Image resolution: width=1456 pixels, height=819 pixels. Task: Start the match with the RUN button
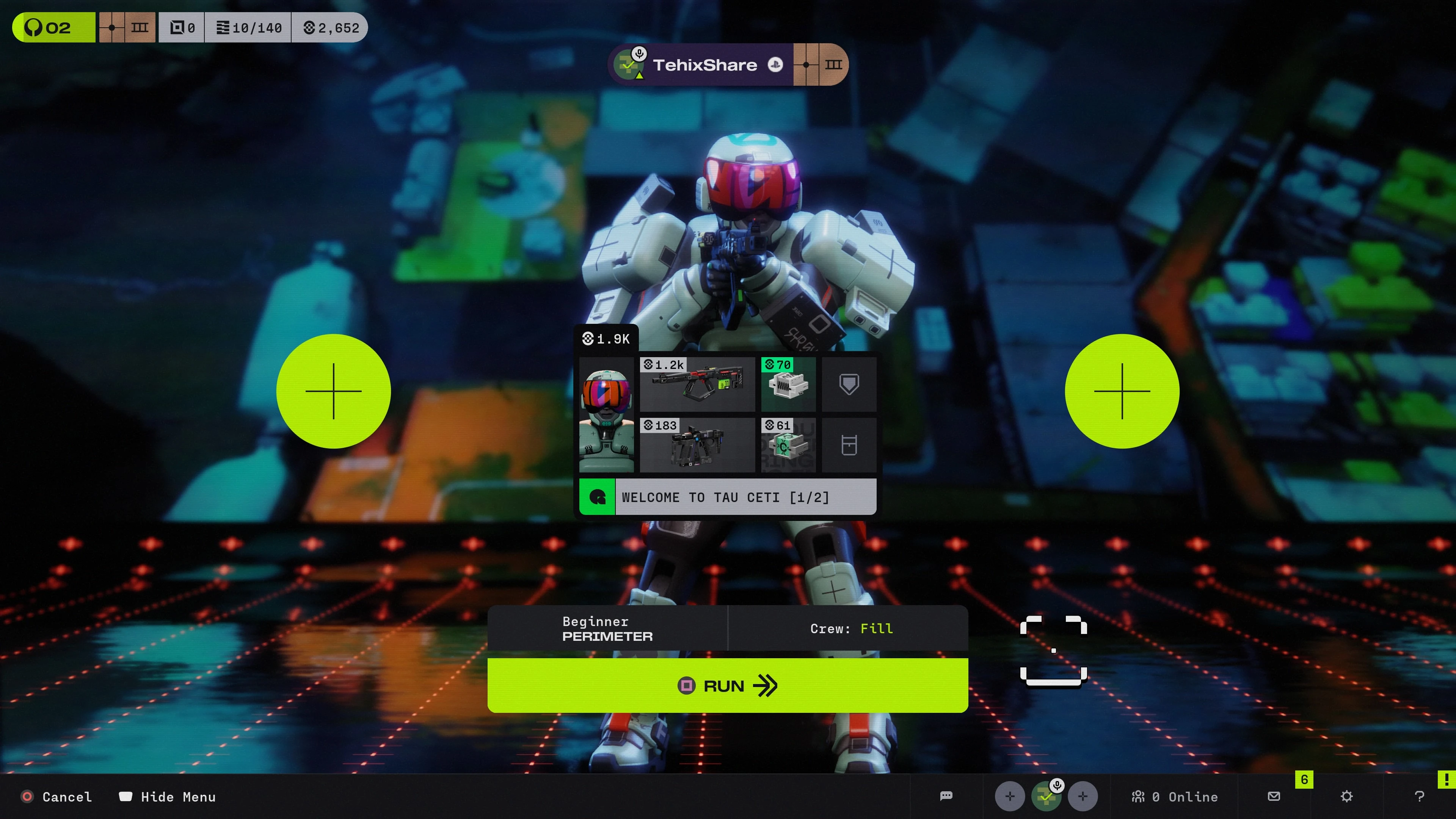point(728,686)
